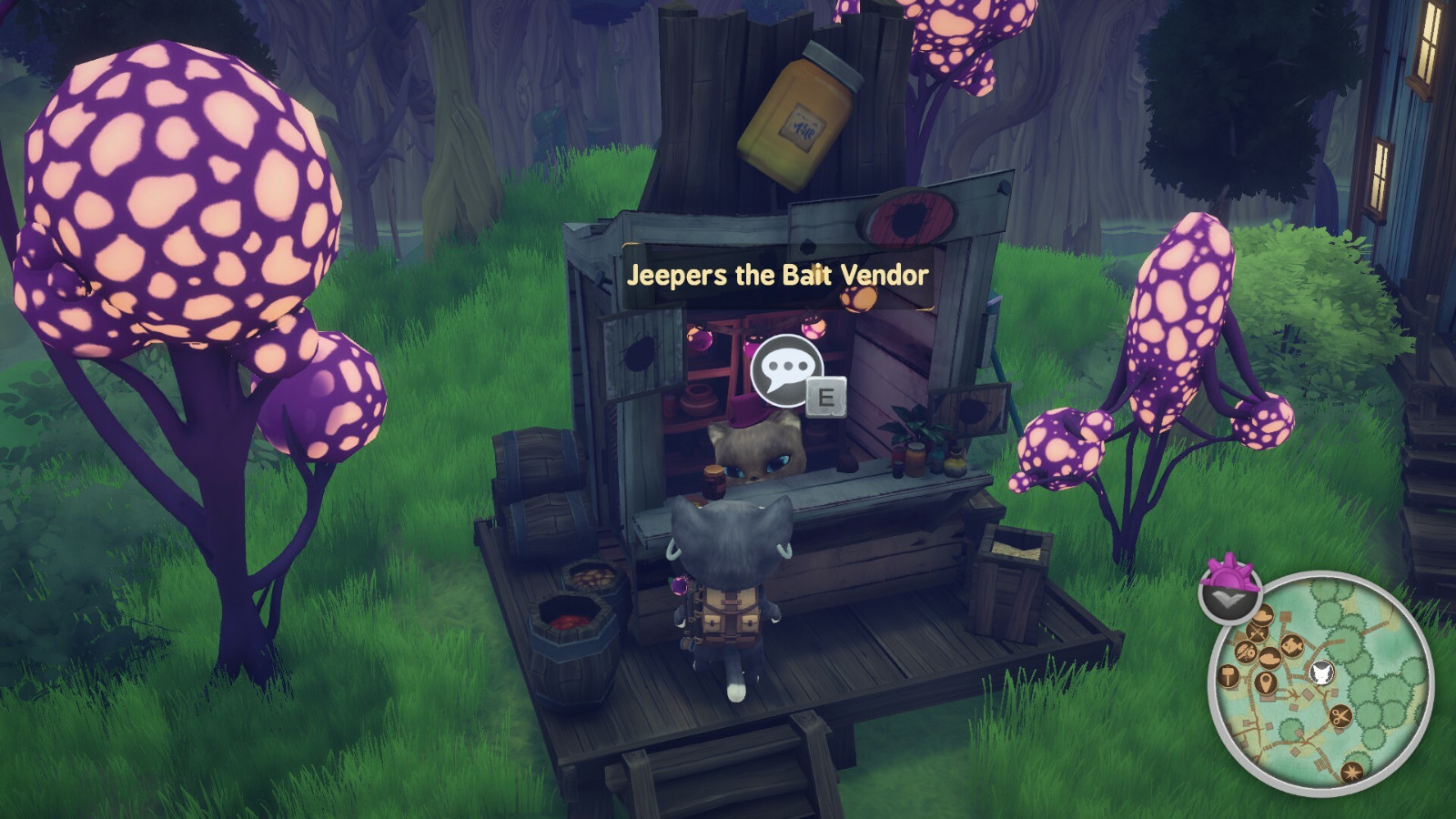The width and height of the screenshot is (1456, 819).
Task: Talk to Jeepers via the speech bubble
Action: click(787, 370)
